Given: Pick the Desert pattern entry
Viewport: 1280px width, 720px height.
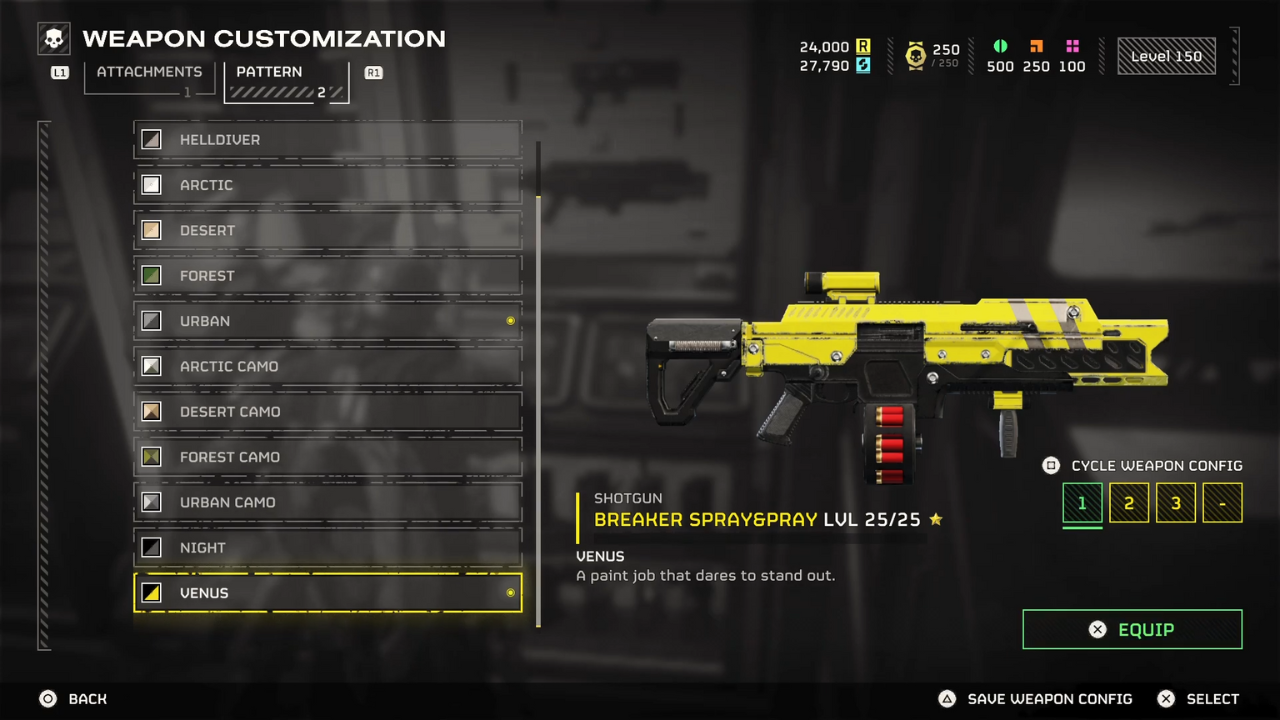Looking at the screenshot, I should [x=328, y=231].
